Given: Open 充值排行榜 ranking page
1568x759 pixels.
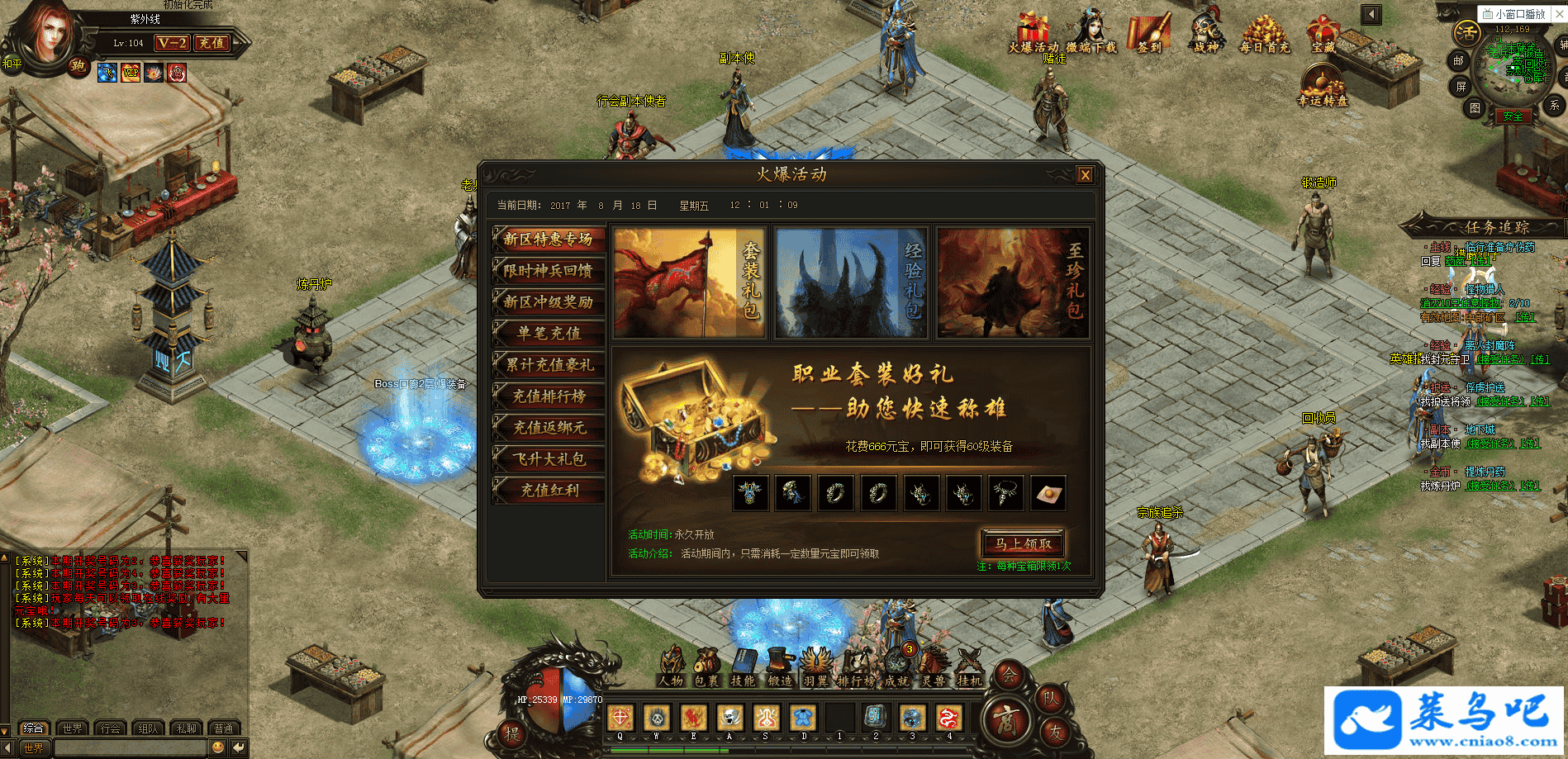Looking at the screenshot, I should [x=549, y=396].
